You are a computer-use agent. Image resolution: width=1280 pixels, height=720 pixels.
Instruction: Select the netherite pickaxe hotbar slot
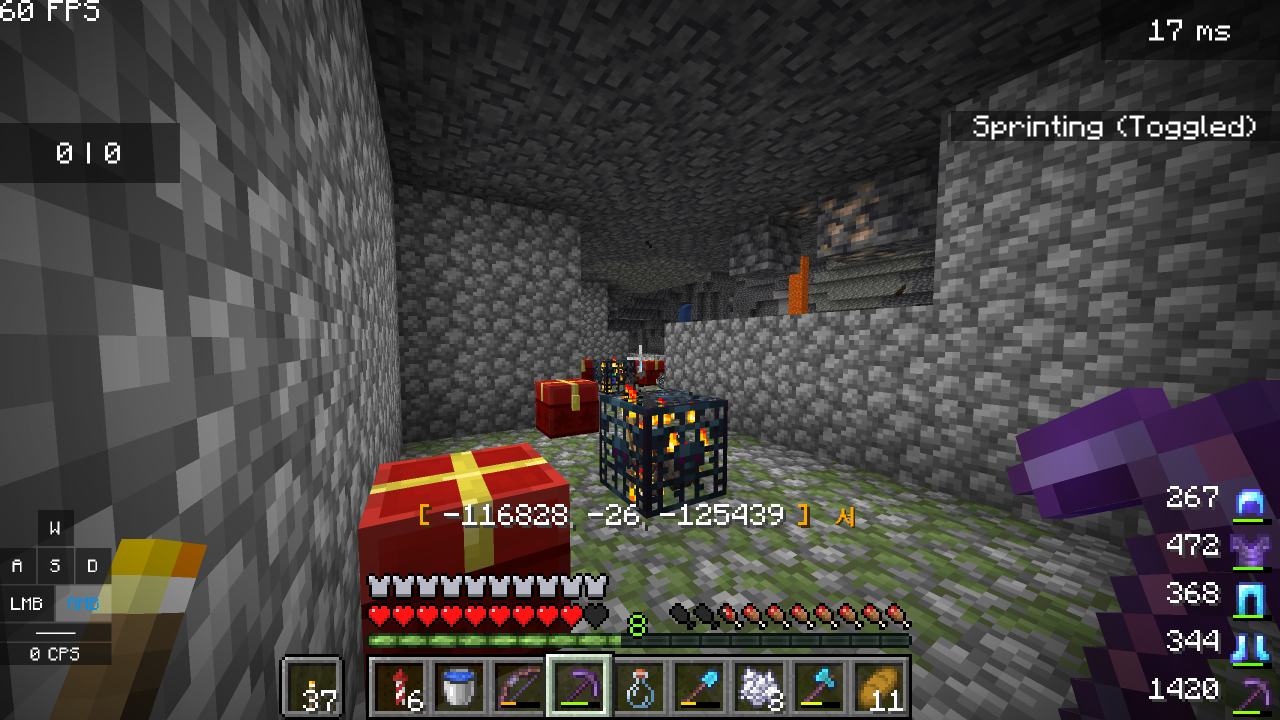[x=578, y=687]
